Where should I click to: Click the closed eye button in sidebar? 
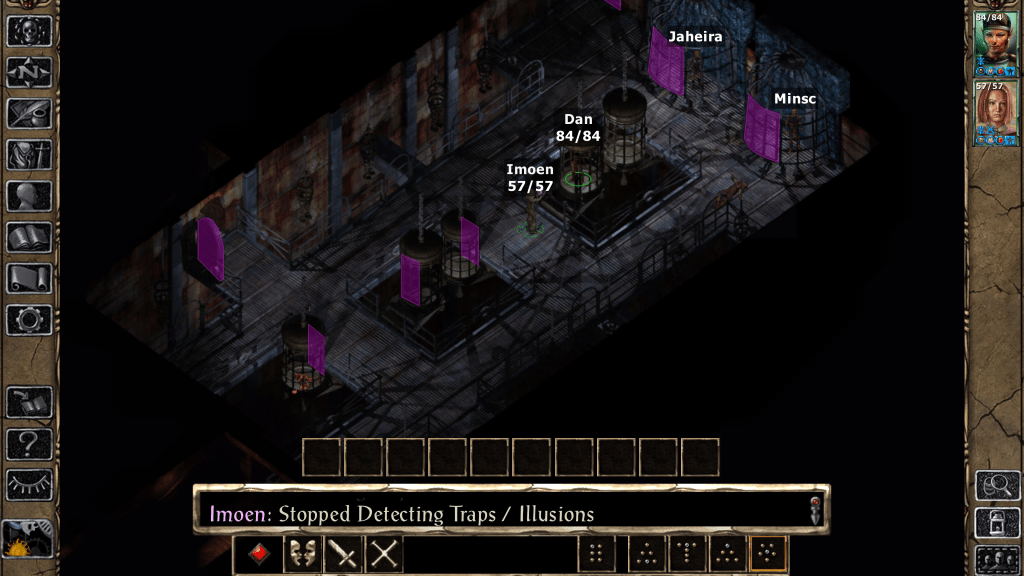[x=29, y=484]
